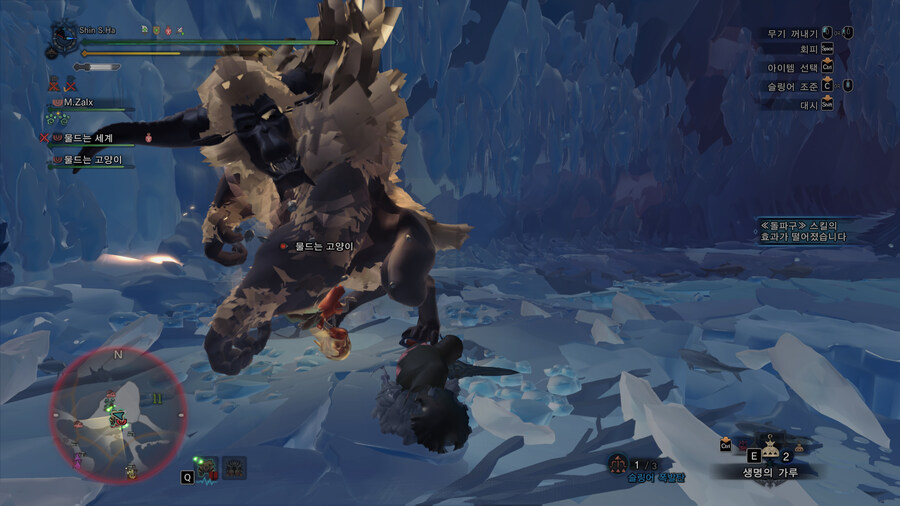The image size is (900, 506).
Task: Select the tracked monster icon with the heartbeat line
Action: coord(207,468)
